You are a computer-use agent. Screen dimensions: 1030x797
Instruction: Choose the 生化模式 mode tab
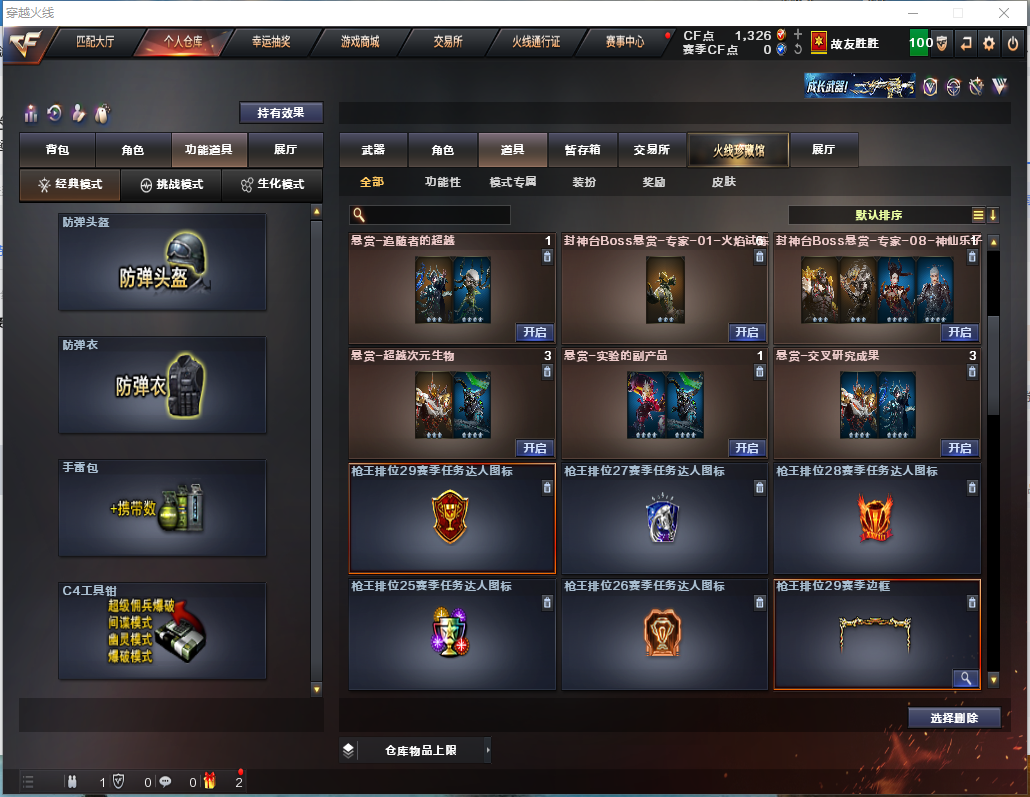273,185
